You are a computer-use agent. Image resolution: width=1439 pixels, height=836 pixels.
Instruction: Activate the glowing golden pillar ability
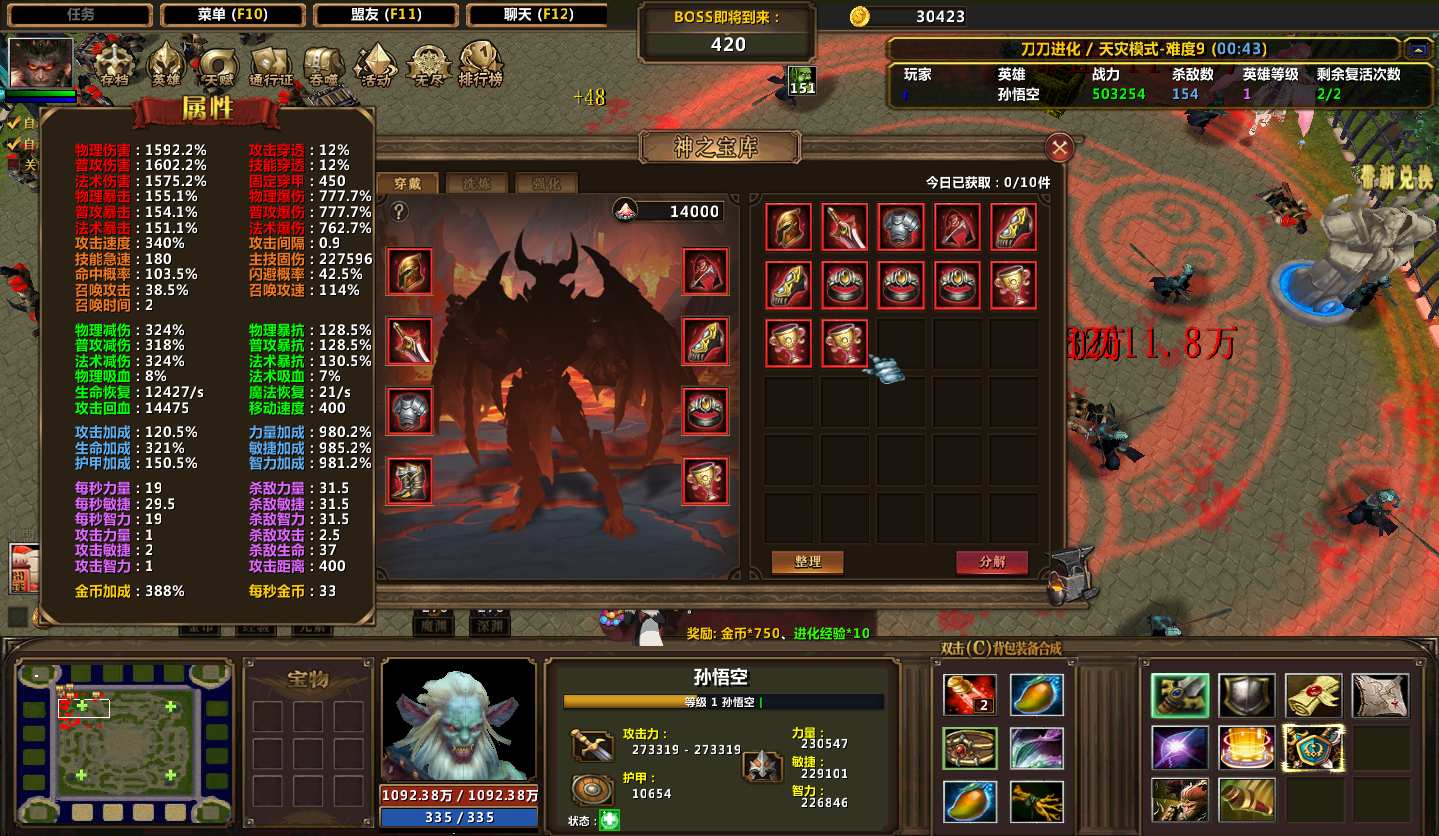(x=1246, y=747)
